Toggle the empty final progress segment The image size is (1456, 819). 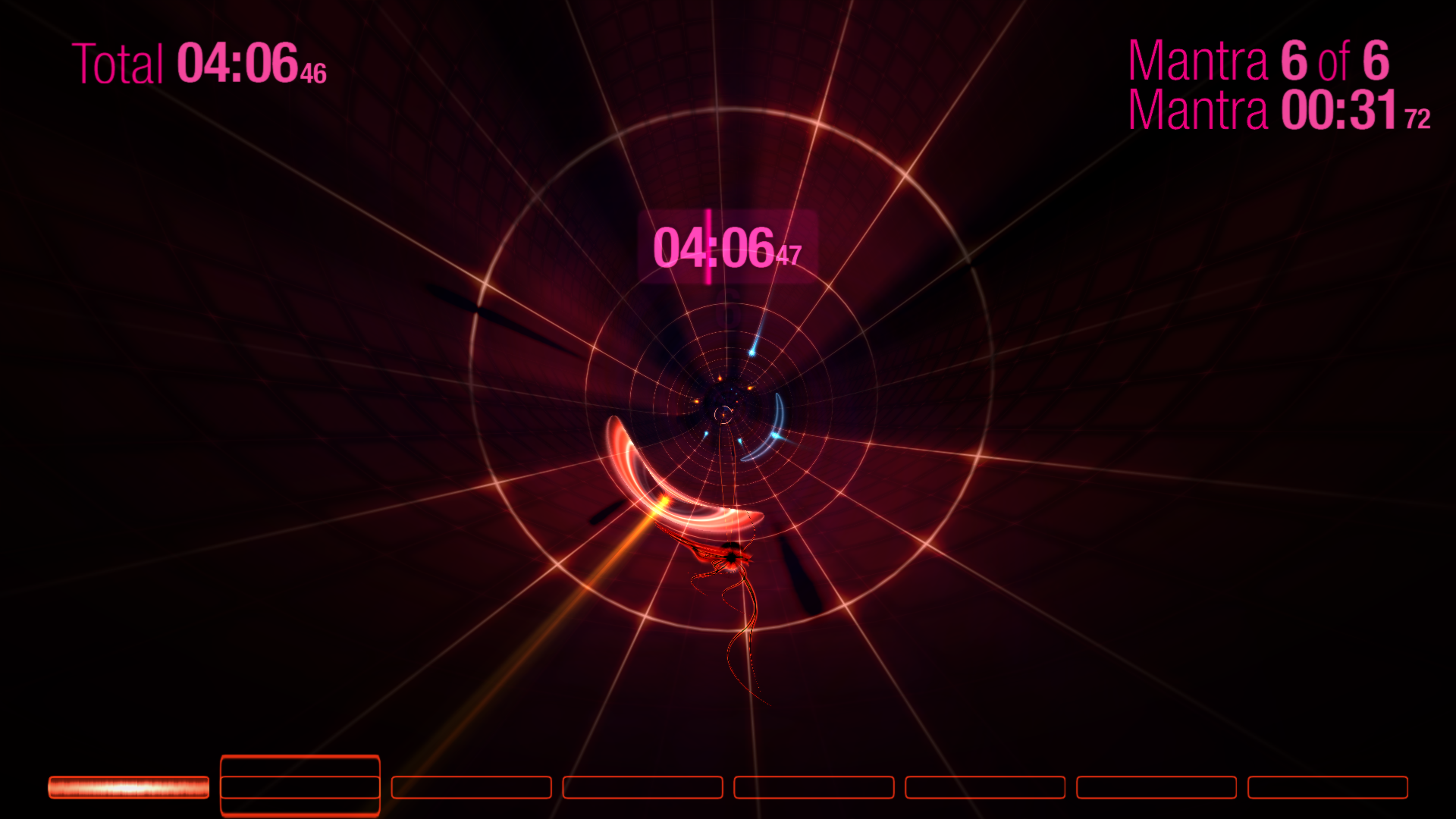click(1327, 788)
